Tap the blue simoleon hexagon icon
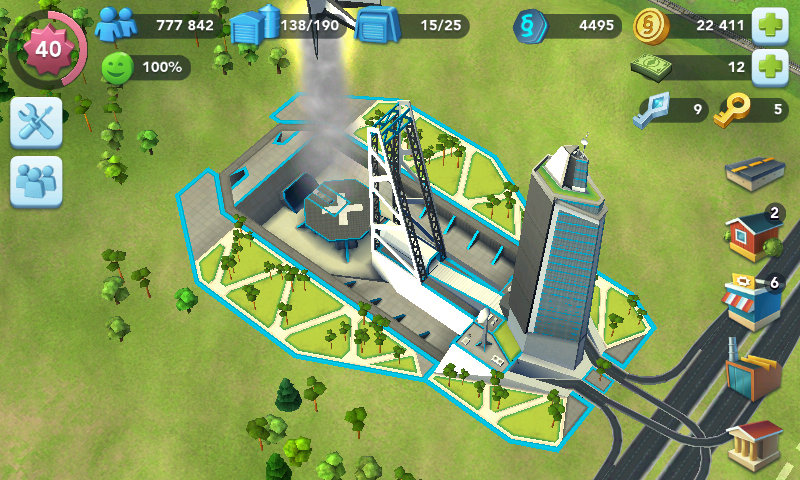The height and width of the screenshot is (480, 800). tap(530, 25)
